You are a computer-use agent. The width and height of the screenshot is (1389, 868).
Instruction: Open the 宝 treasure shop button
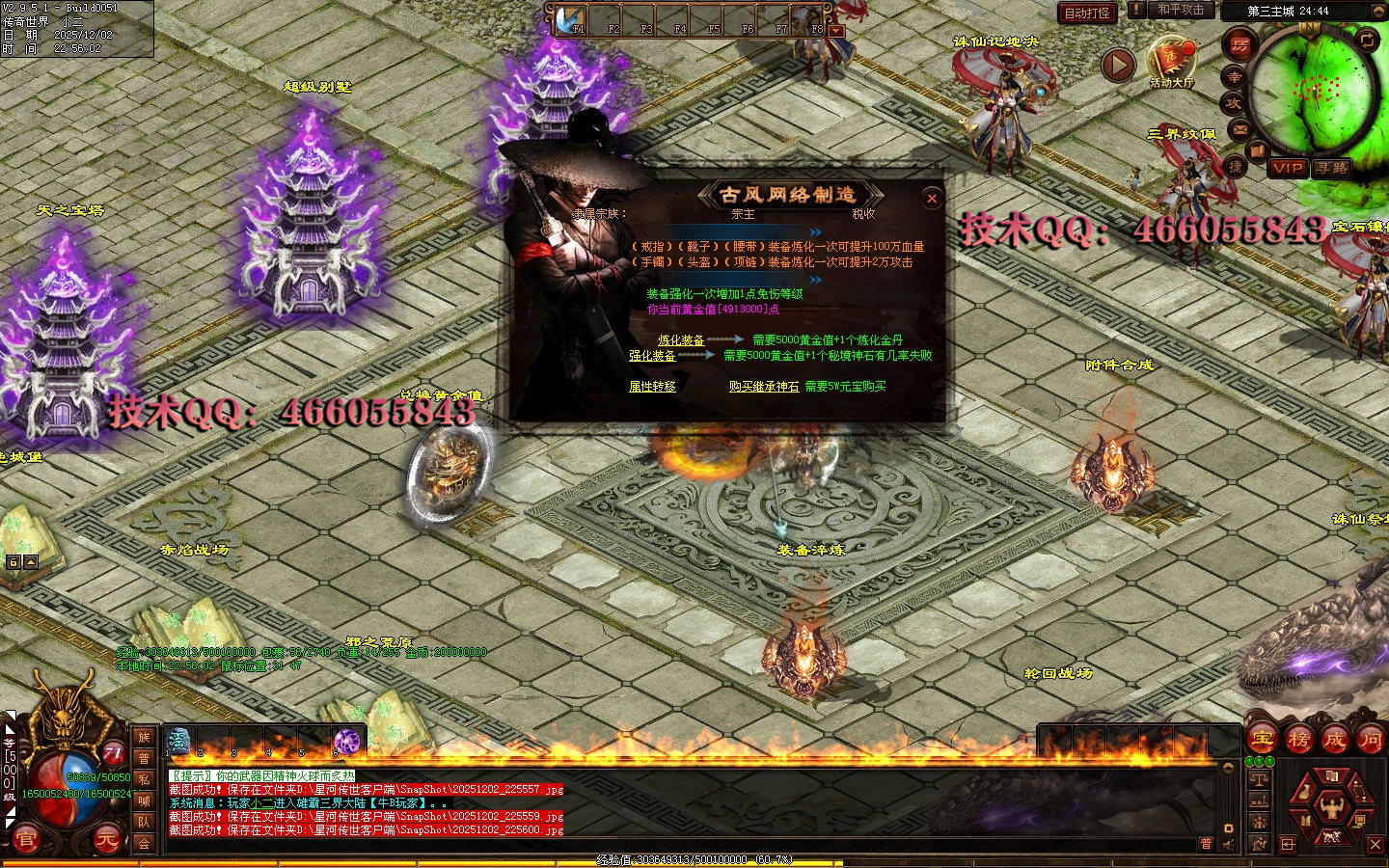(1263, 740)
